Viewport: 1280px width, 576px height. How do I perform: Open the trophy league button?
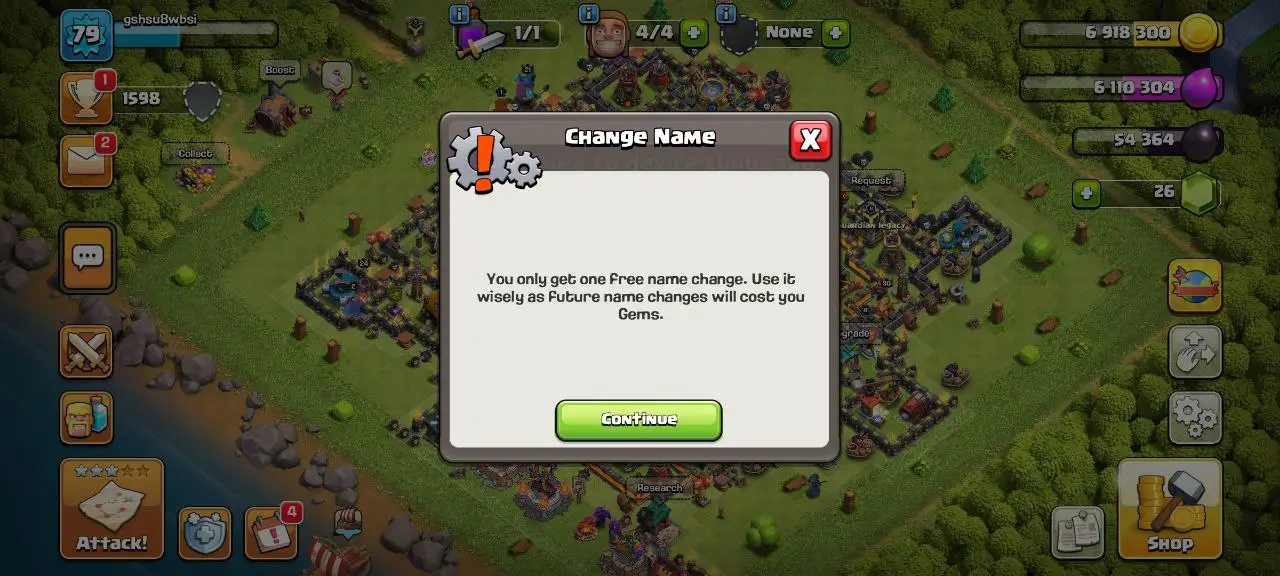point(85,98)
